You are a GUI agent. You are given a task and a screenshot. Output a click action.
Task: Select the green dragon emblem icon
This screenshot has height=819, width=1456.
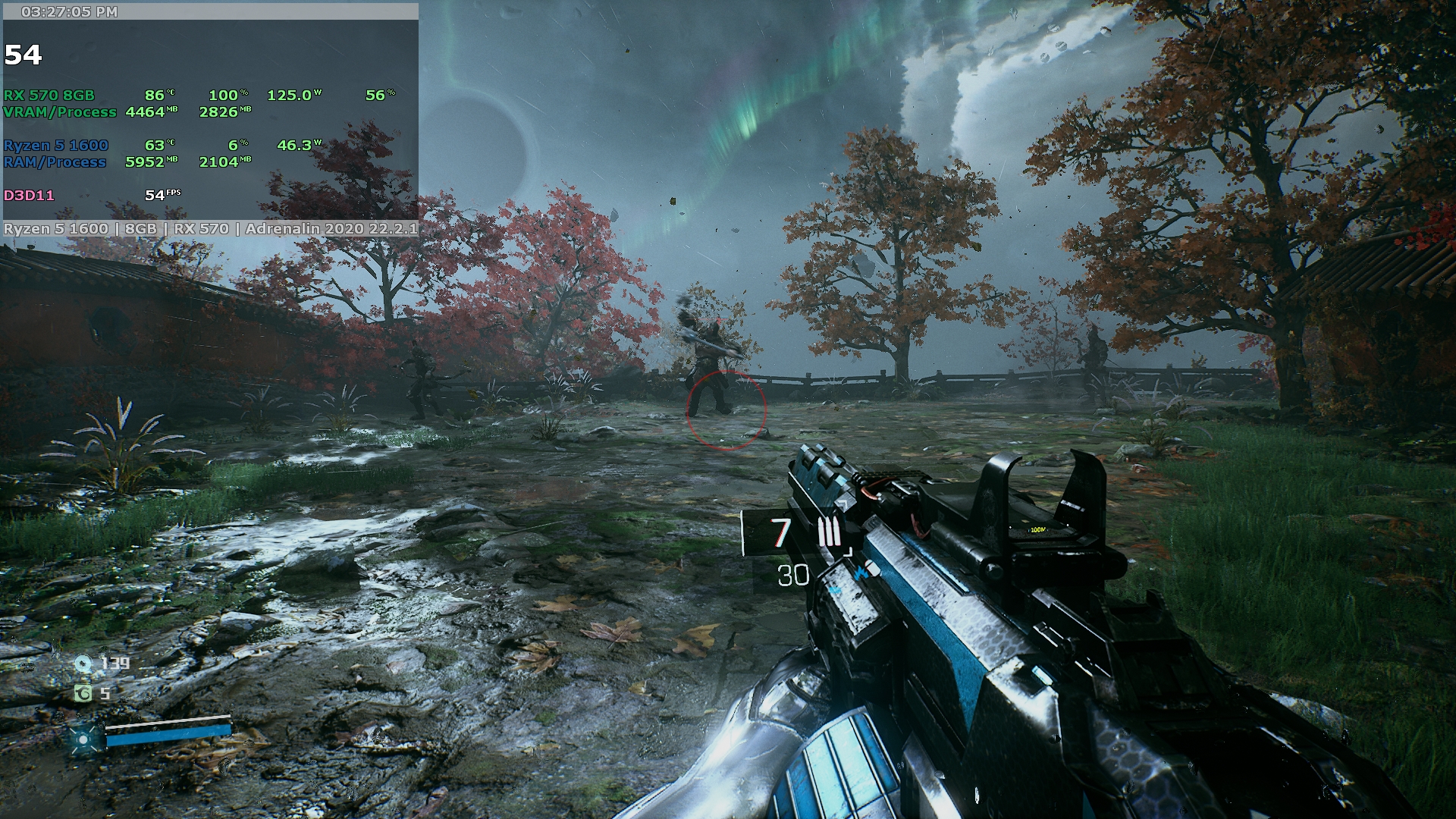[x=83, y=693]
